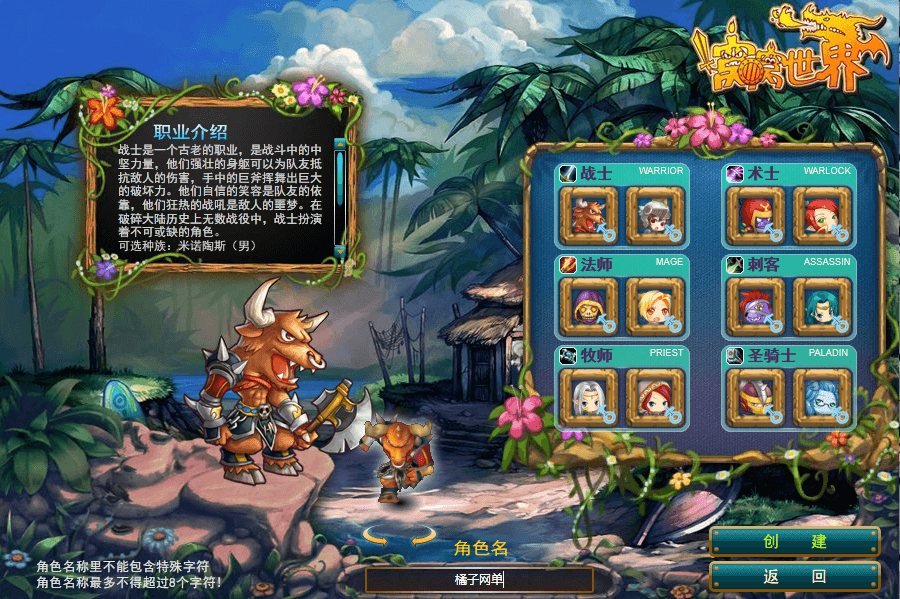The image size is (900, 599).
Task: Pick the purple troll Assassin portrait
Action: click(x=756, y=306)
